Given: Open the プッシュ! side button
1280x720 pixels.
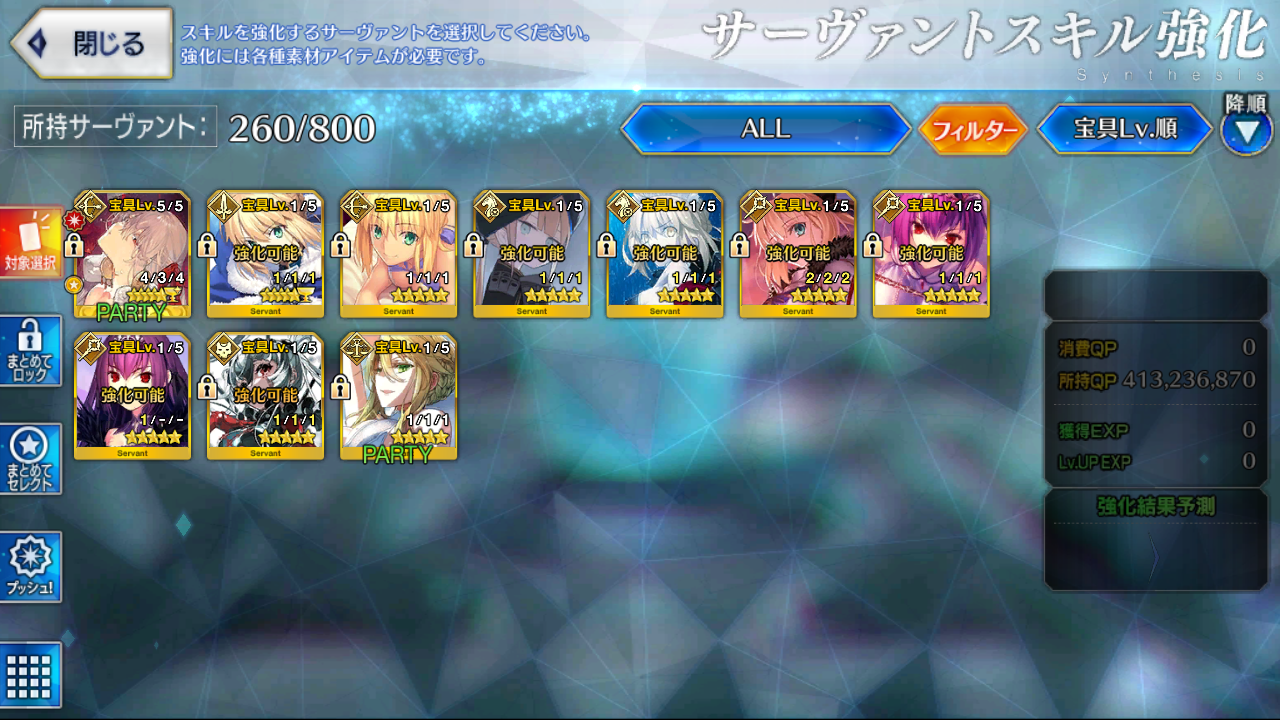Looking at the screenshot, I should tap(31, 567).
